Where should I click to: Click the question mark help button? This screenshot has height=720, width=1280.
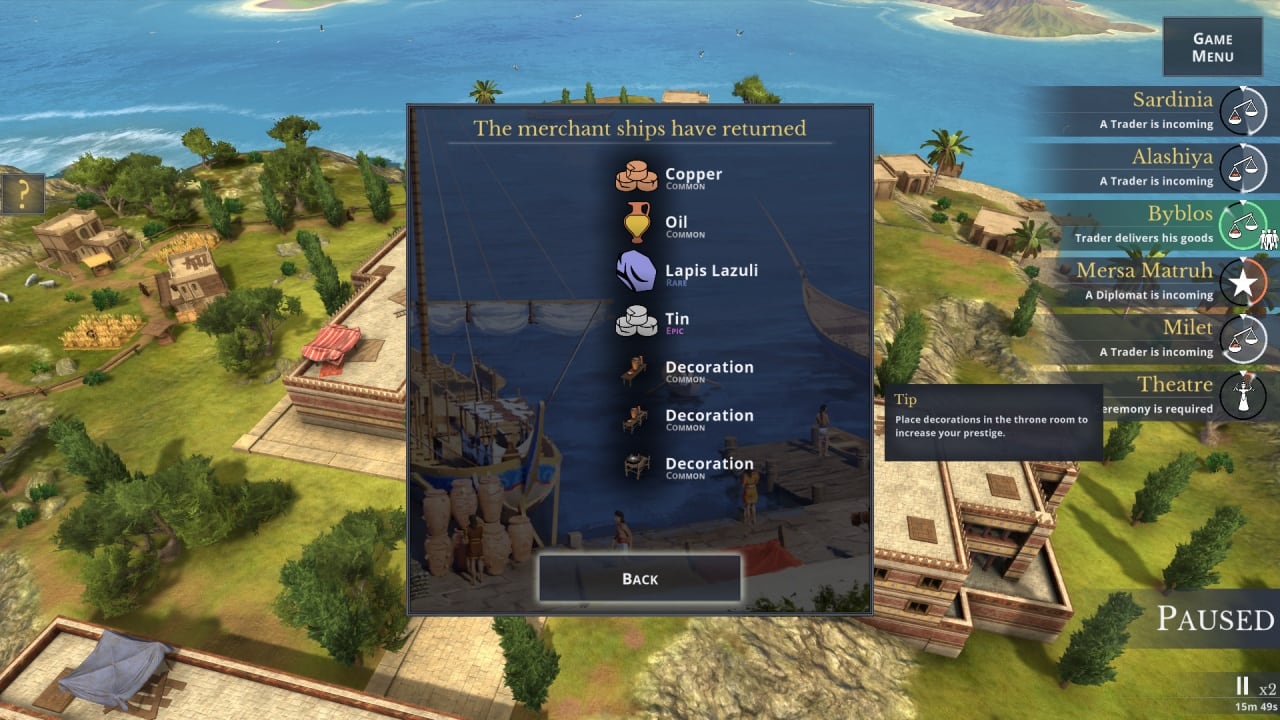tap(23, 193)
